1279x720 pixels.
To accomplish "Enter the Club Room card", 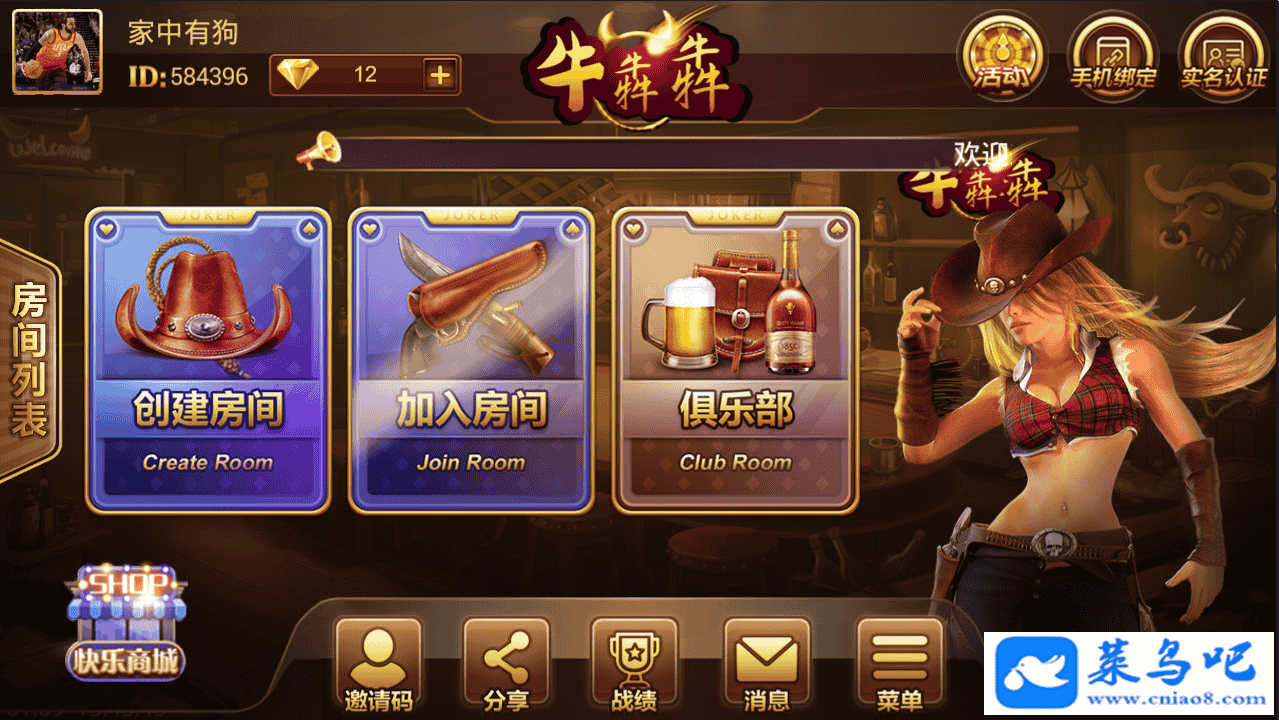I will pyautogui.click(x=735, y=360).
